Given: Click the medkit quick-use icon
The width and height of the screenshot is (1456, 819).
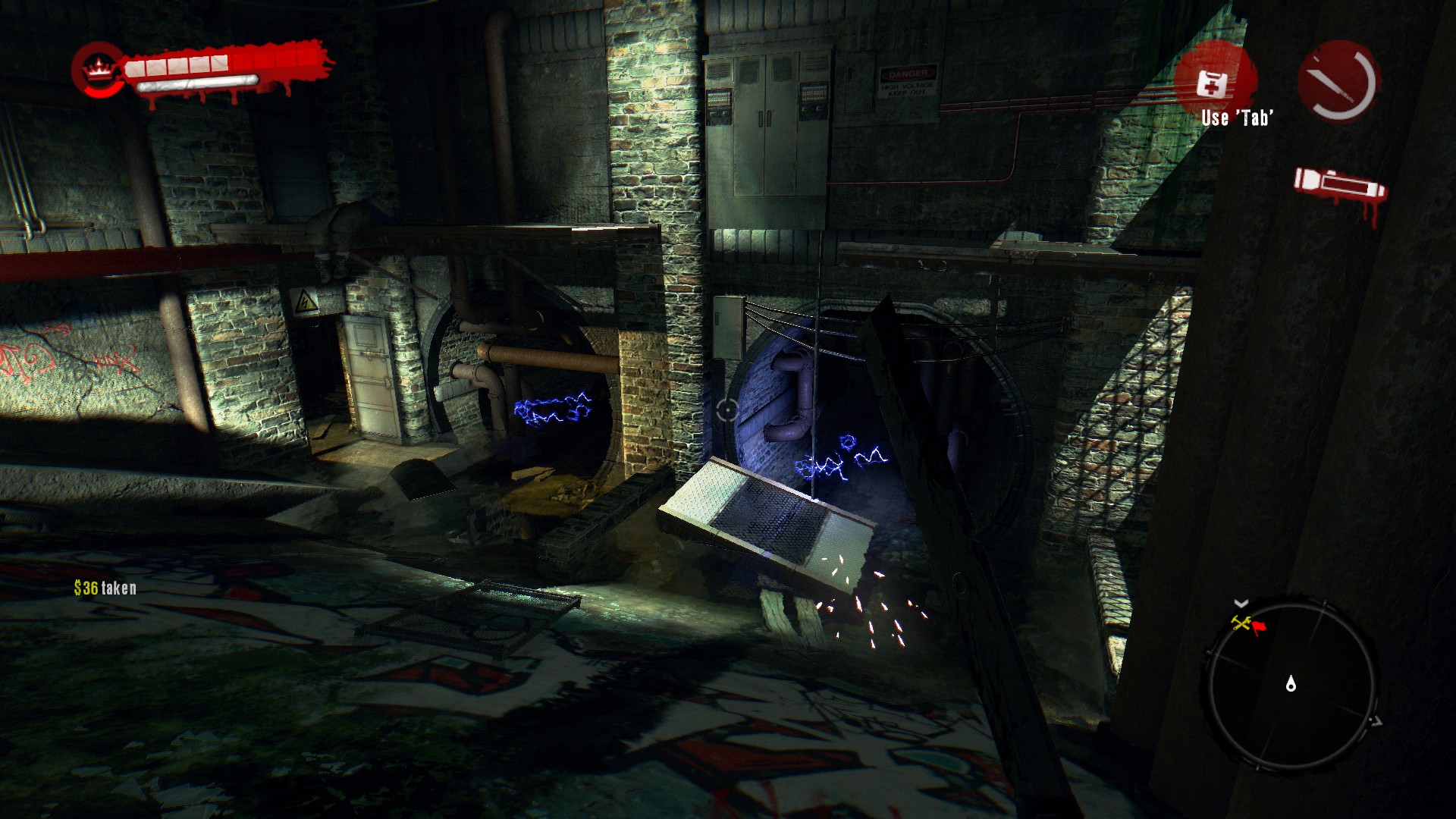Looking at the screenshot, I should pos(1212,82).
